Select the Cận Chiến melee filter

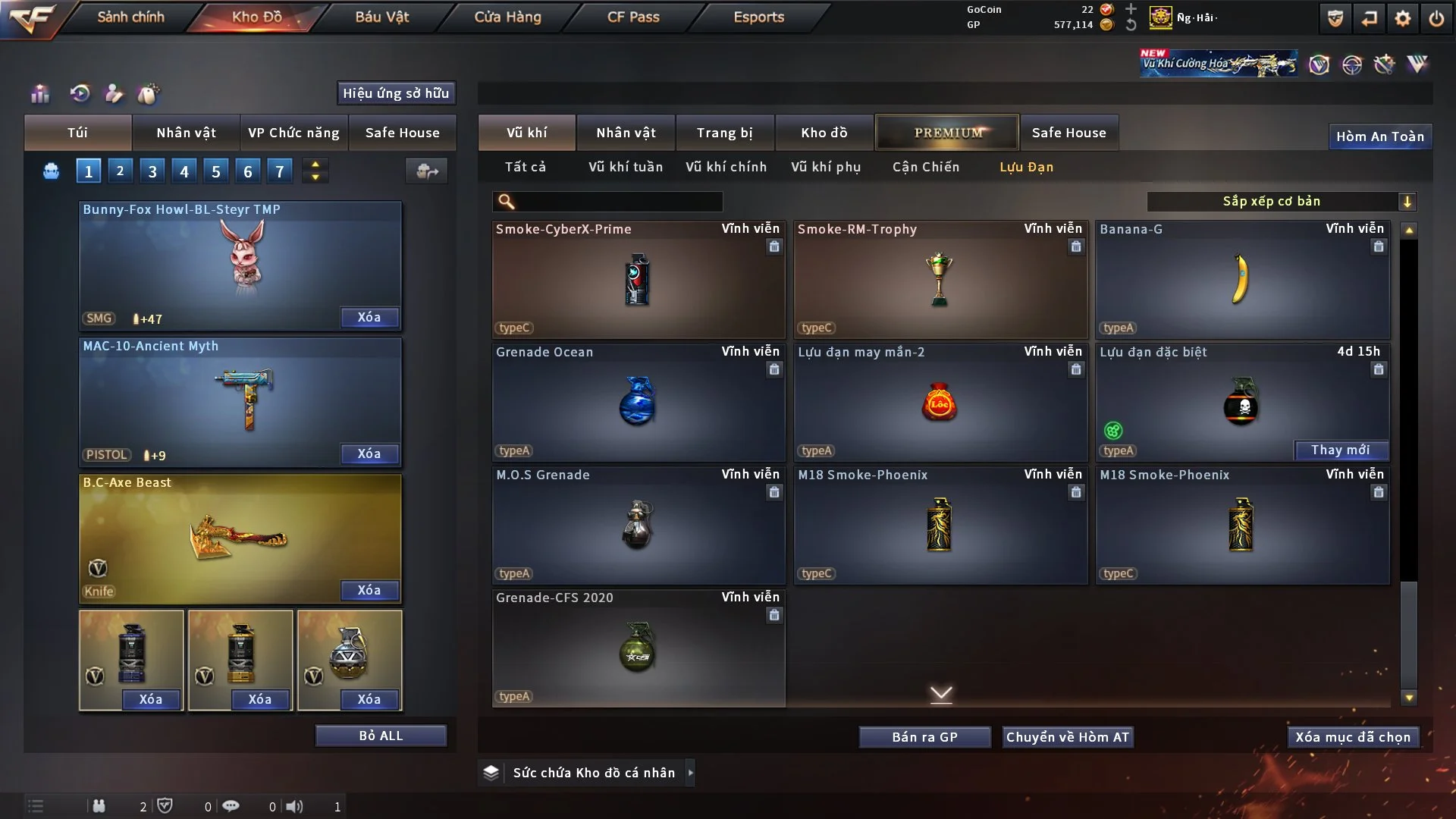(x=925, y=167)
